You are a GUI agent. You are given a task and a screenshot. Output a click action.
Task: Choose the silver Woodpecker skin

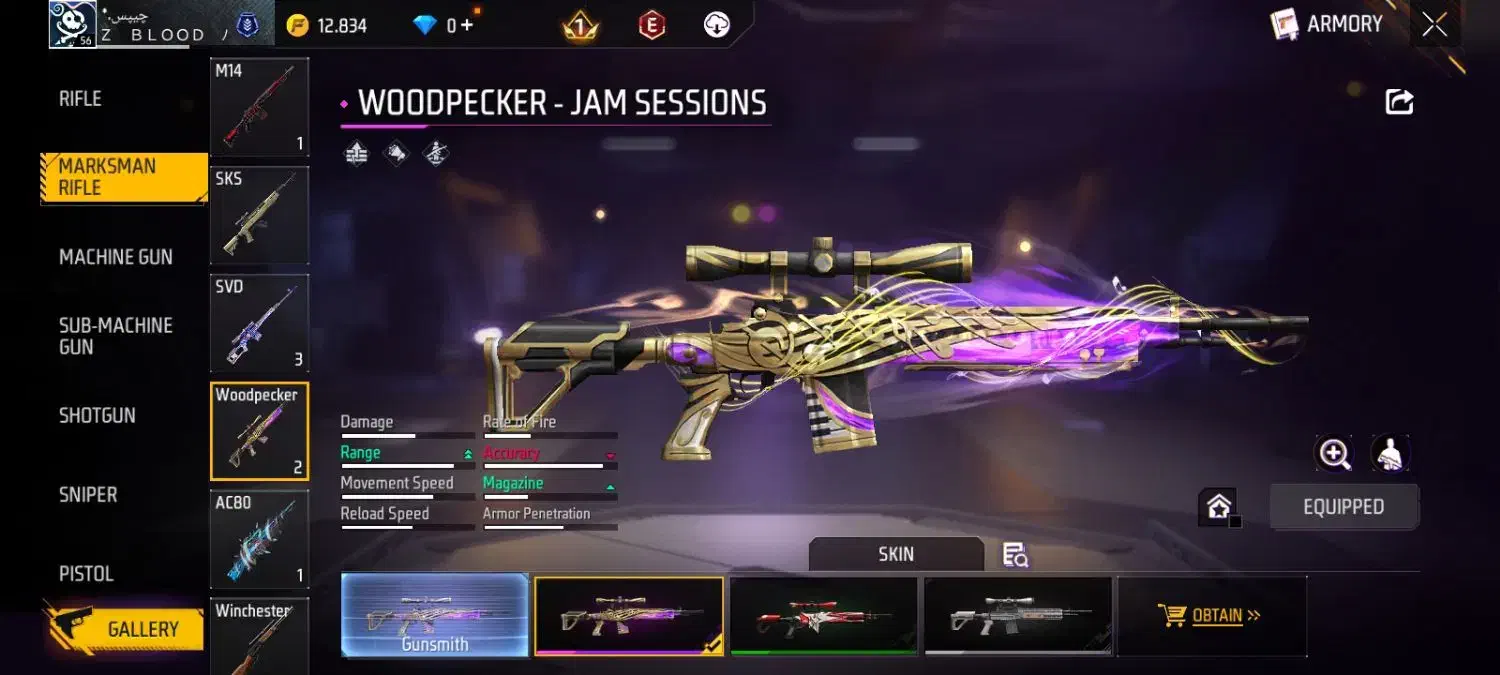tap(1017, 615)
